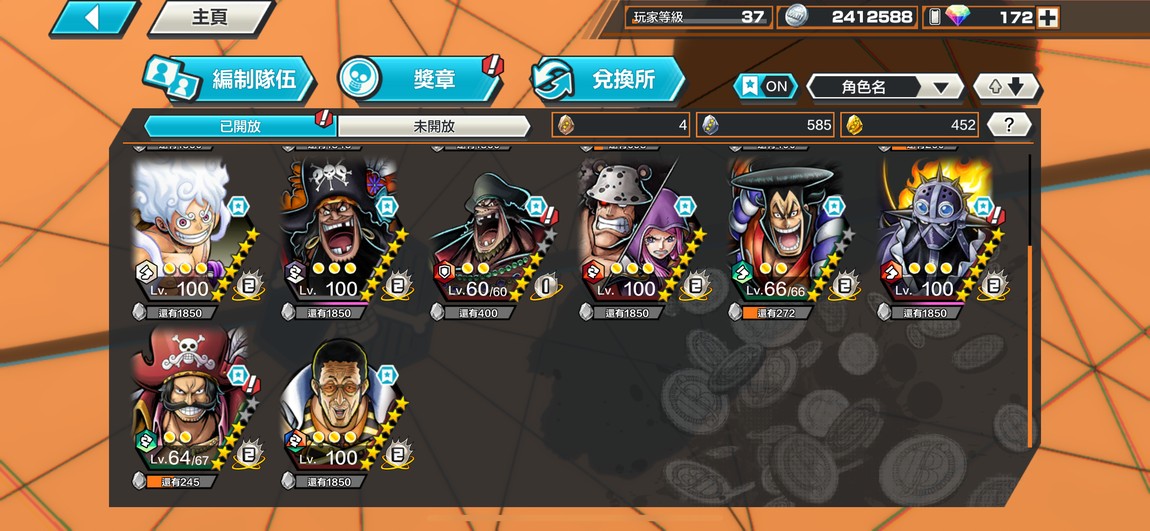
Task: Show help with the question mark button
Action: [1009, 125]
